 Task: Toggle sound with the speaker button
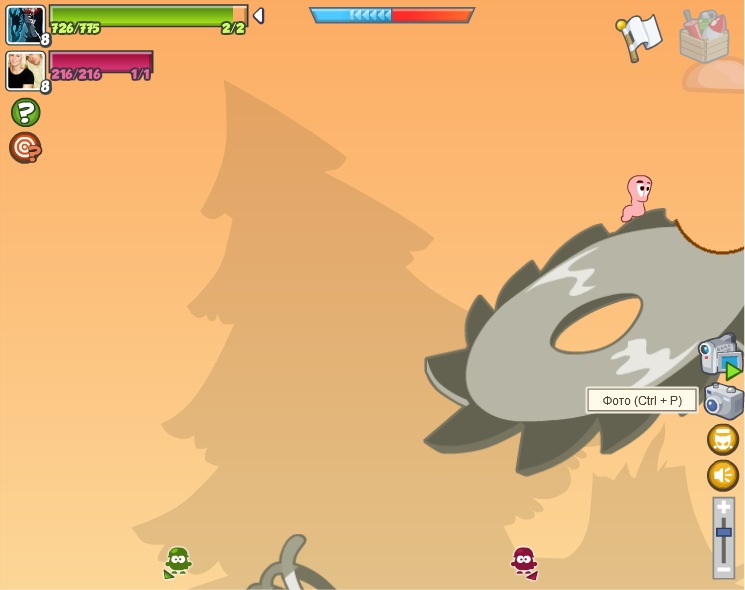pyautogui.click(x=723, y=475)
